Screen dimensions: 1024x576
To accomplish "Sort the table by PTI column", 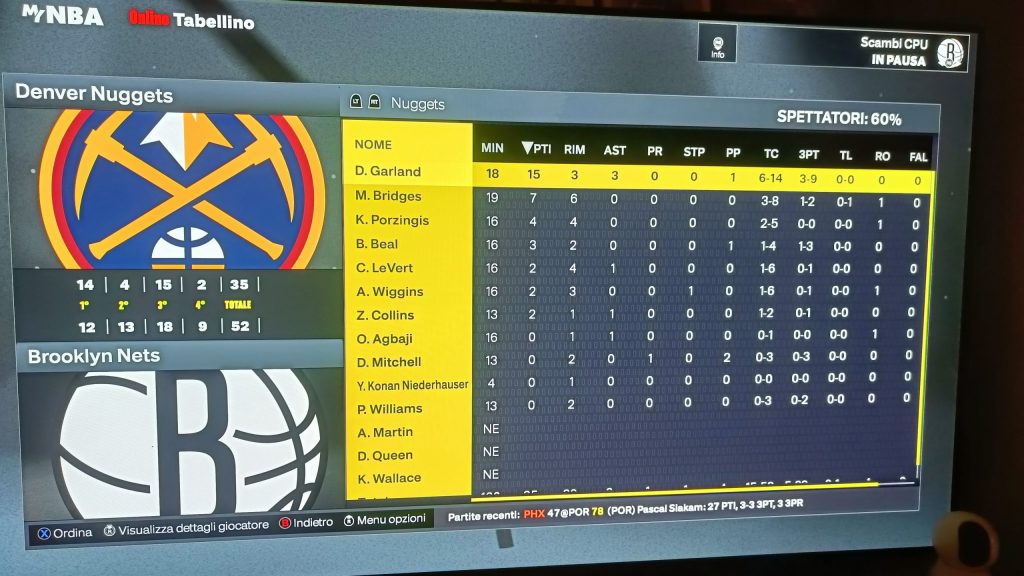I will coord(537,149).
